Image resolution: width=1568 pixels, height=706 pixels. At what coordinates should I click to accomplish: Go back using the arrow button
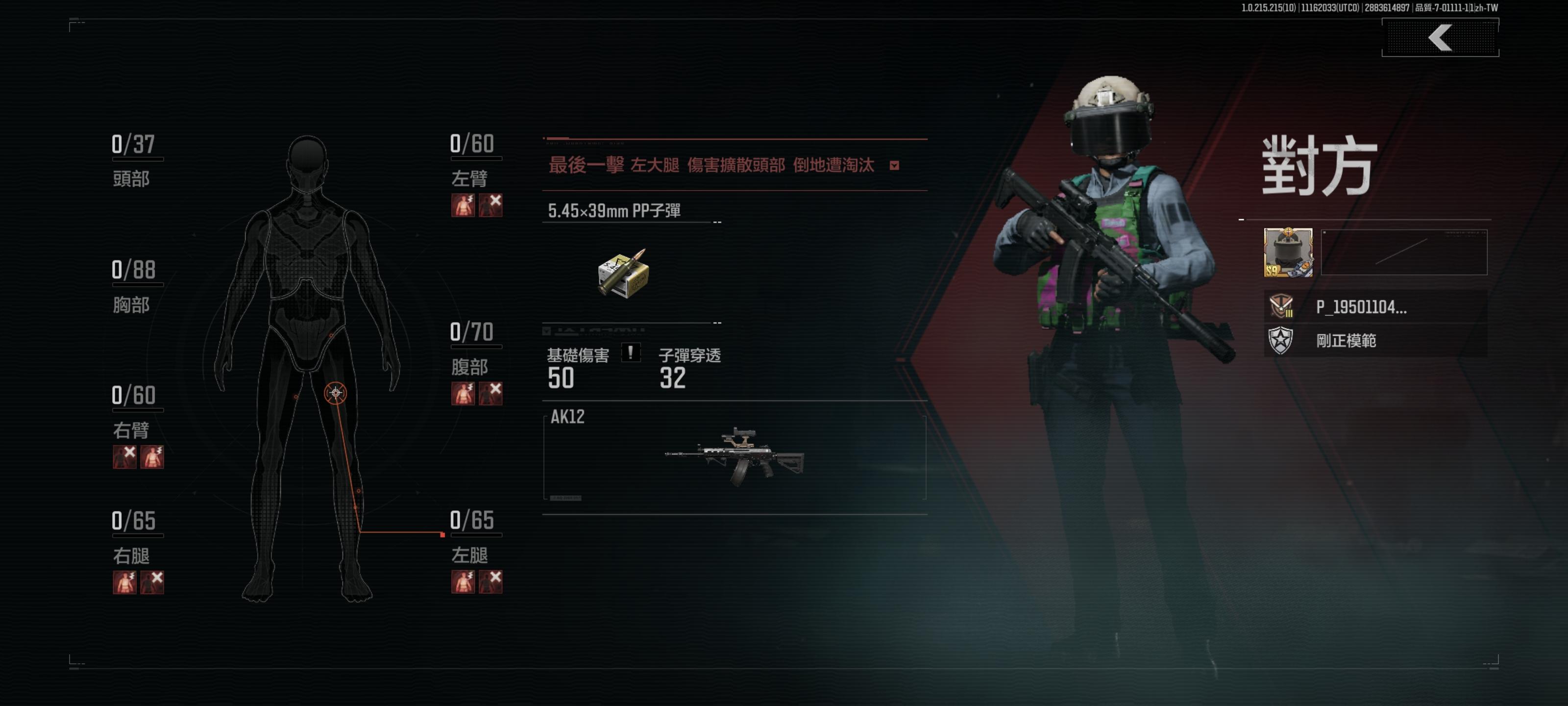(1440, 38)
